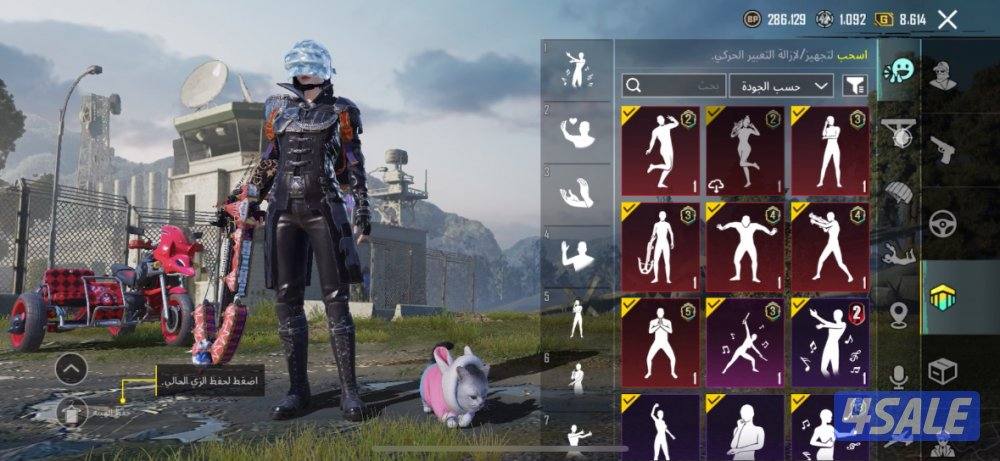This screenshot has height=461, width=1000.
Task: Close the inventory screen with the X
Action: click(x=948, y=19)
